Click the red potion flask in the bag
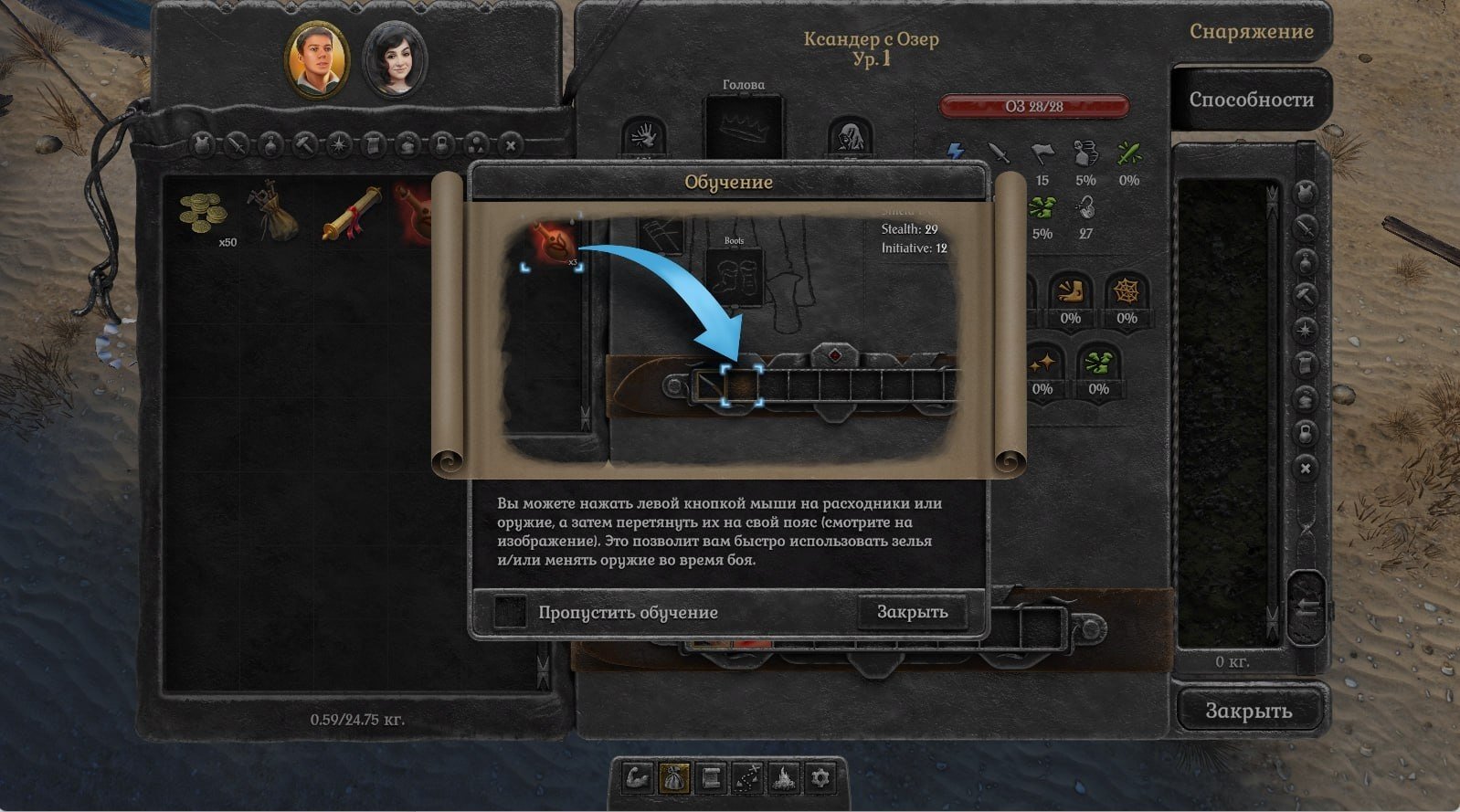1460x812 pixels. 415,214
